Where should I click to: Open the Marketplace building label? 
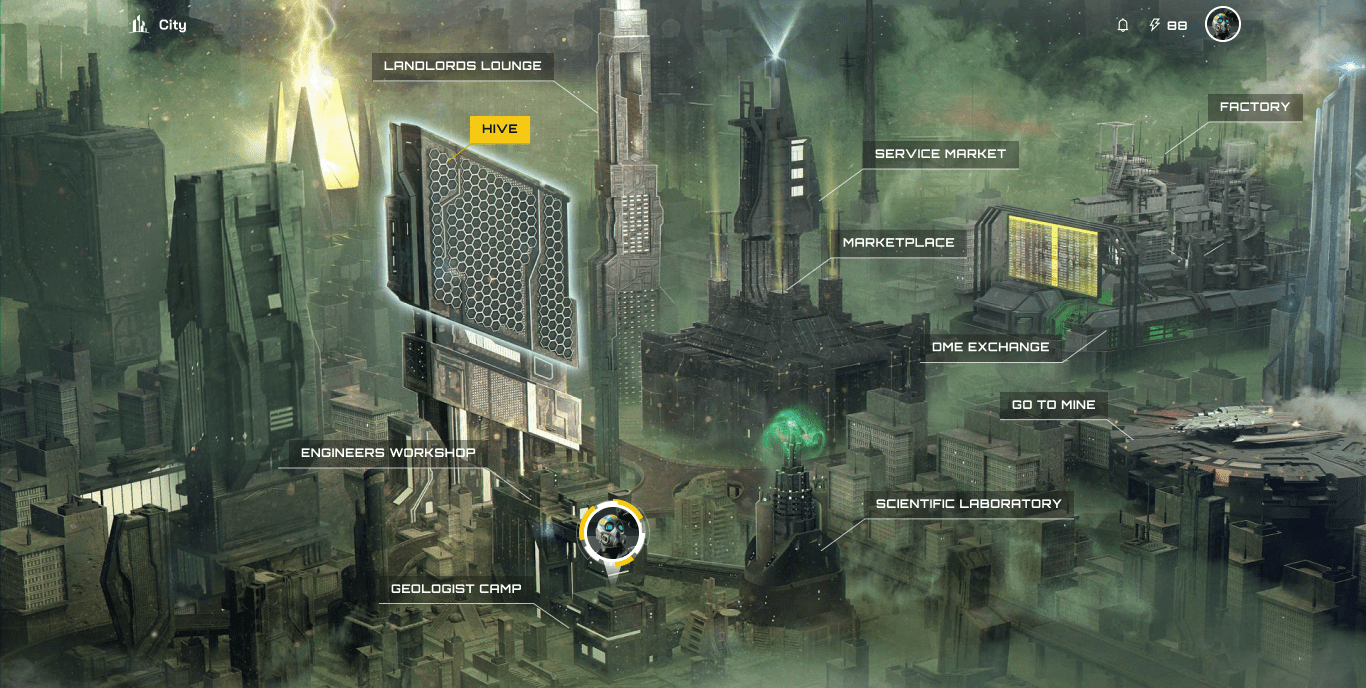[x=897, y=243]
